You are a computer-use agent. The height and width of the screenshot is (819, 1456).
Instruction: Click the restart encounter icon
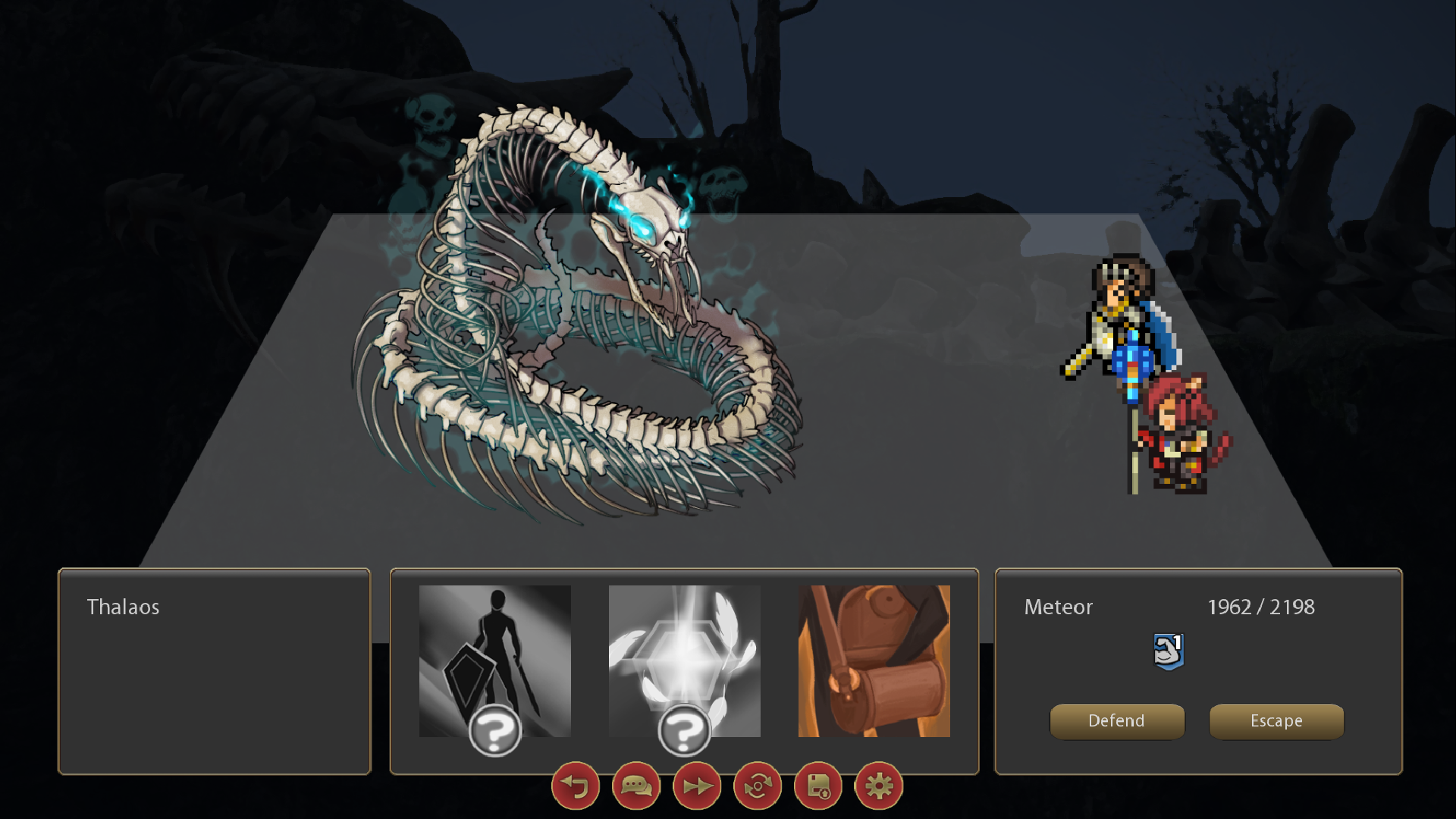(756, 786)
